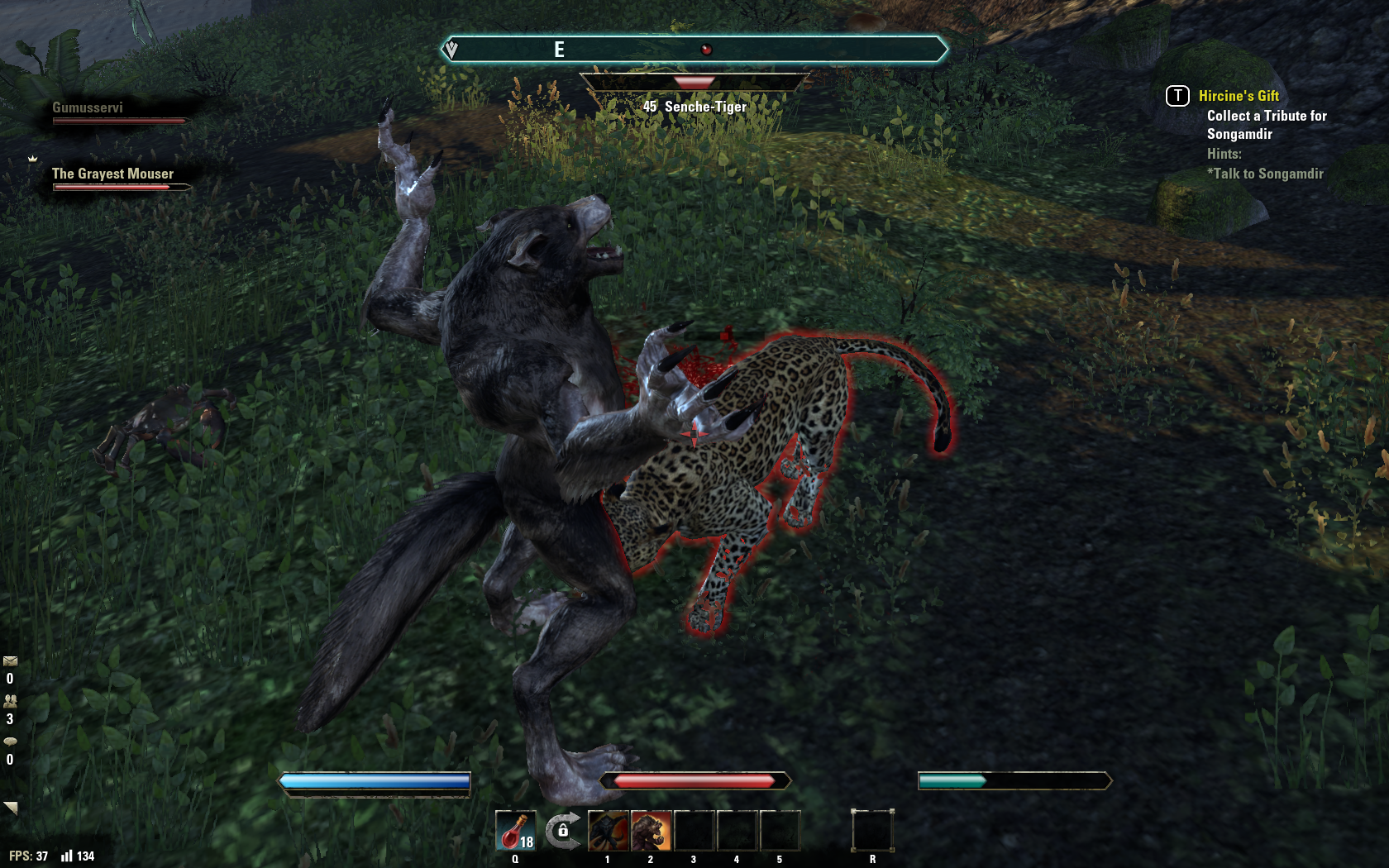Activate the pouncing werewolf ability
This screenshot has width=1389, height=868.
coord(609,831)
